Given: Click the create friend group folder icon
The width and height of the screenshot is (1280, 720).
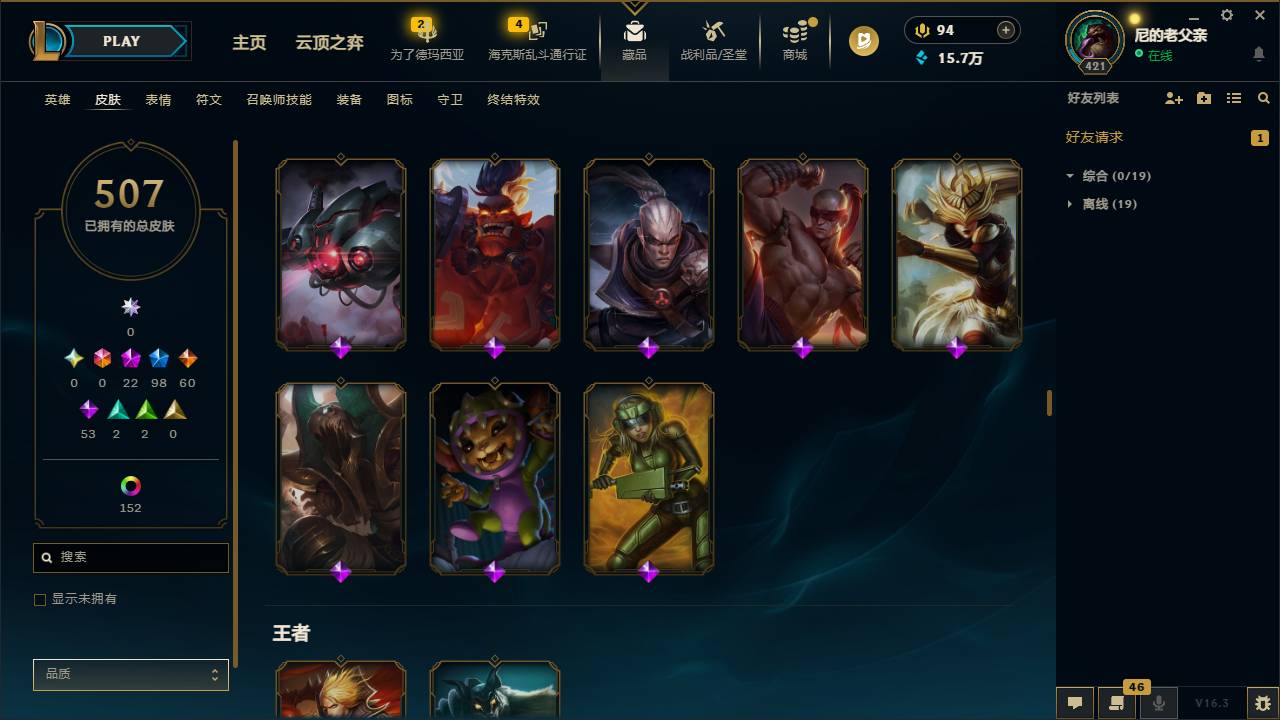Looking at the screenshot, I should 1203,98.
